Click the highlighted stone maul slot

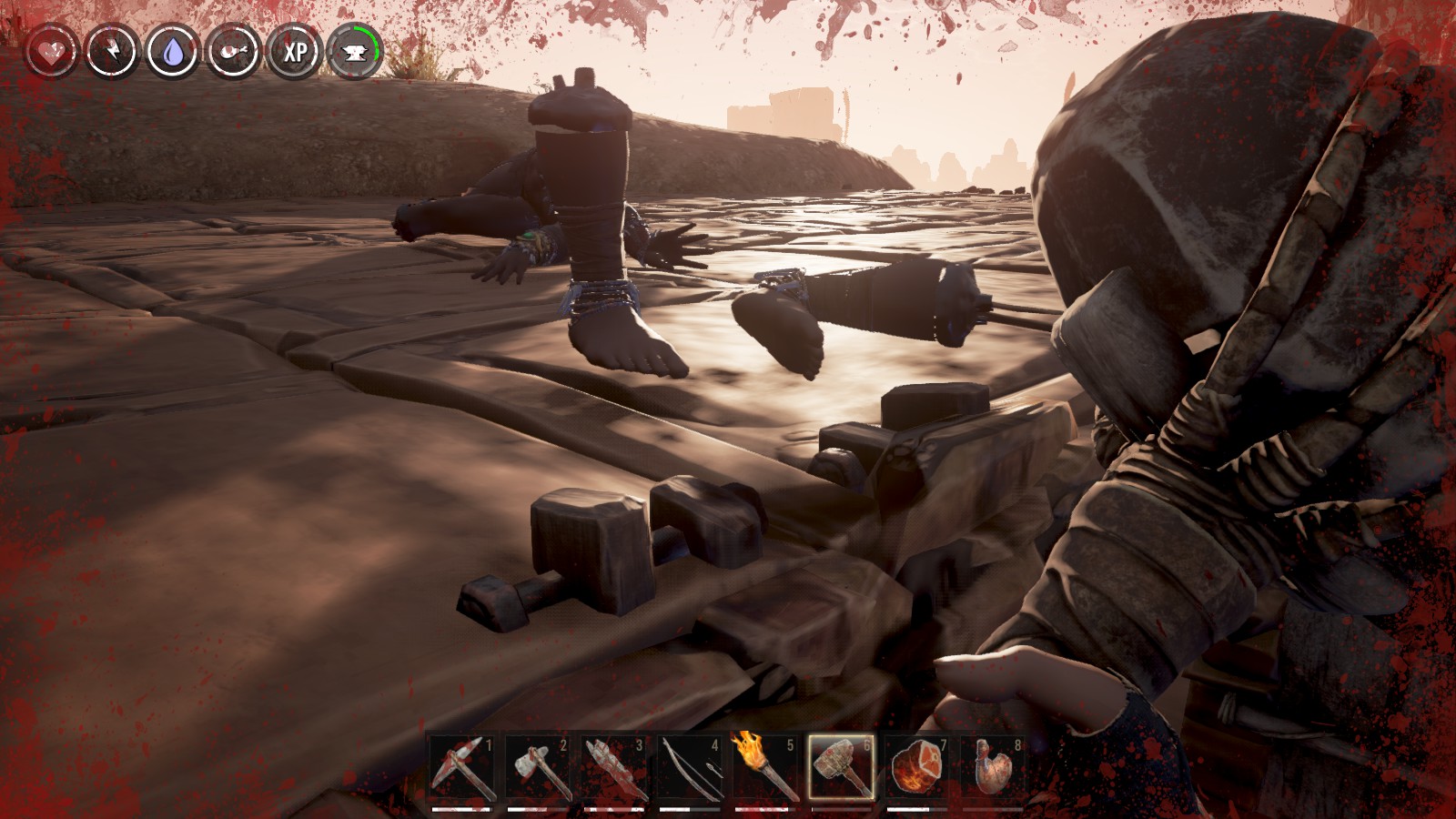coord(841,769)
